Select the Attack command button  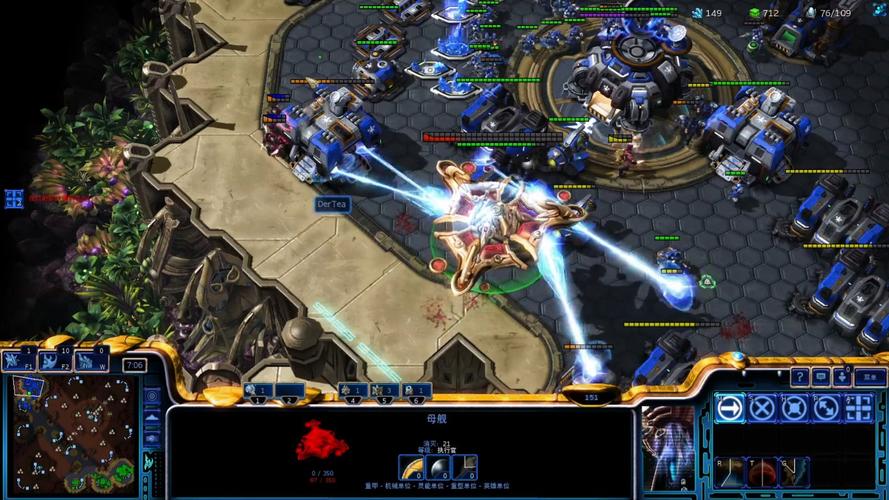tap(858, 408)
